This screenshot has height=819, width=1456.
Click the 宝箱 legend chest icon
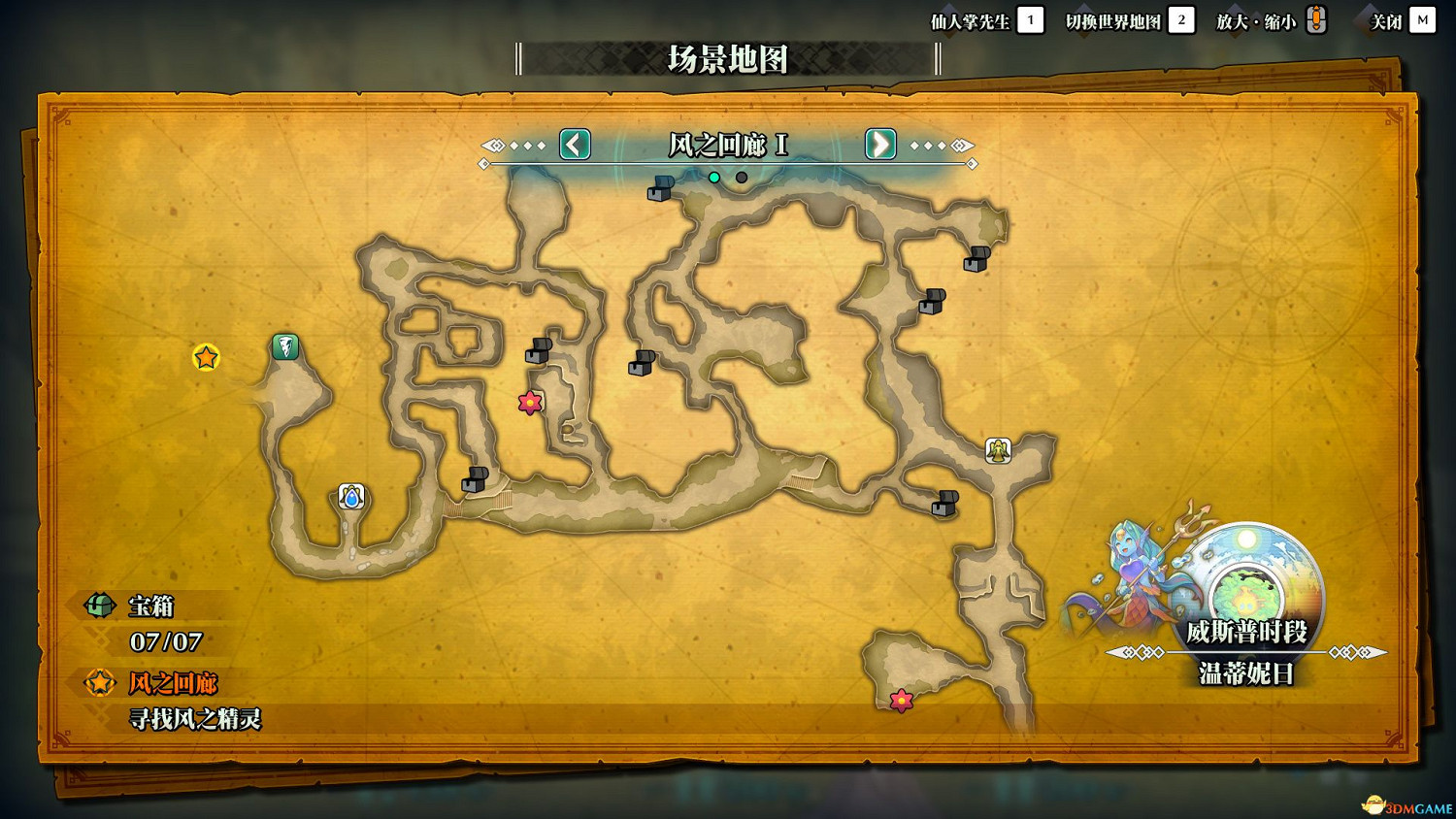98,606
